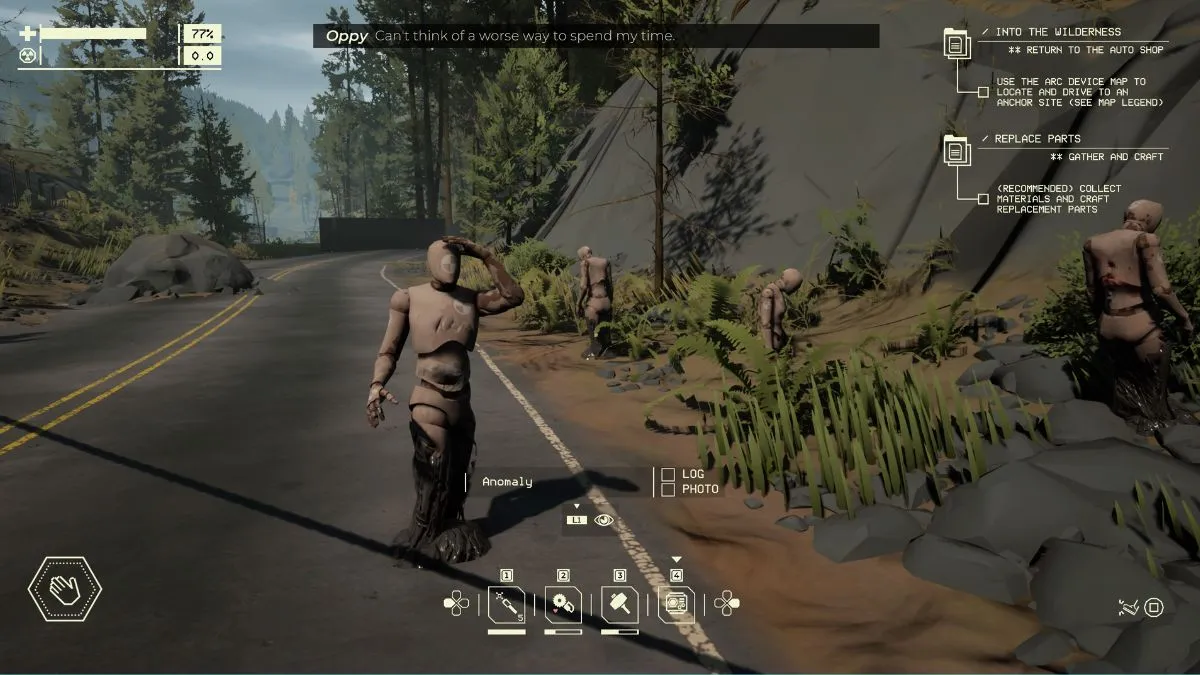The image size is (1200, 675).
Task: Select the device in hotbar slot 4
Action: (676, 605)
